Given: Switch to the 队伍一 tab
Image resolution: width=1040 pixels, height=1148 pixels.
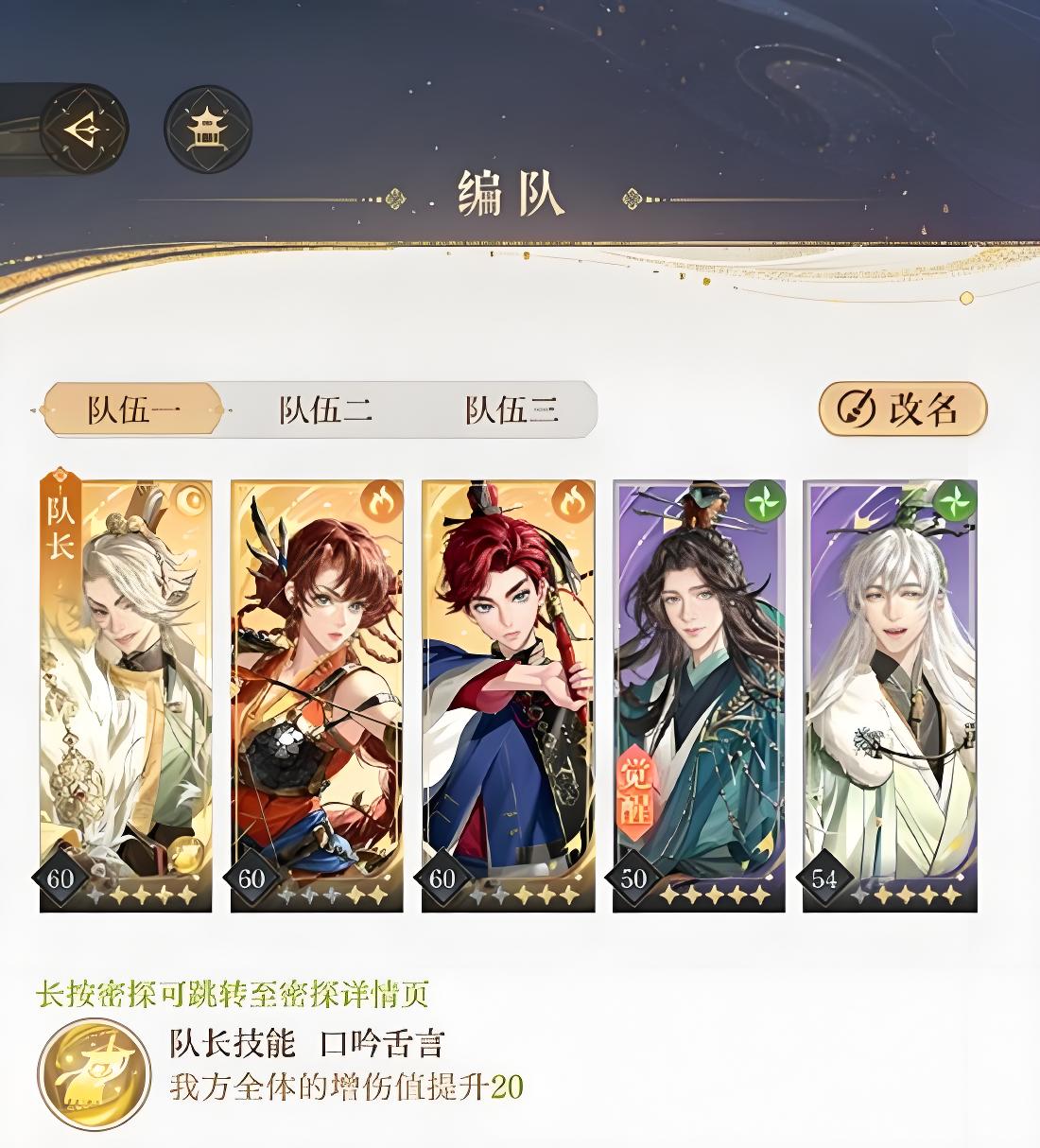Looking at the screenshot, I should (133, 409).
